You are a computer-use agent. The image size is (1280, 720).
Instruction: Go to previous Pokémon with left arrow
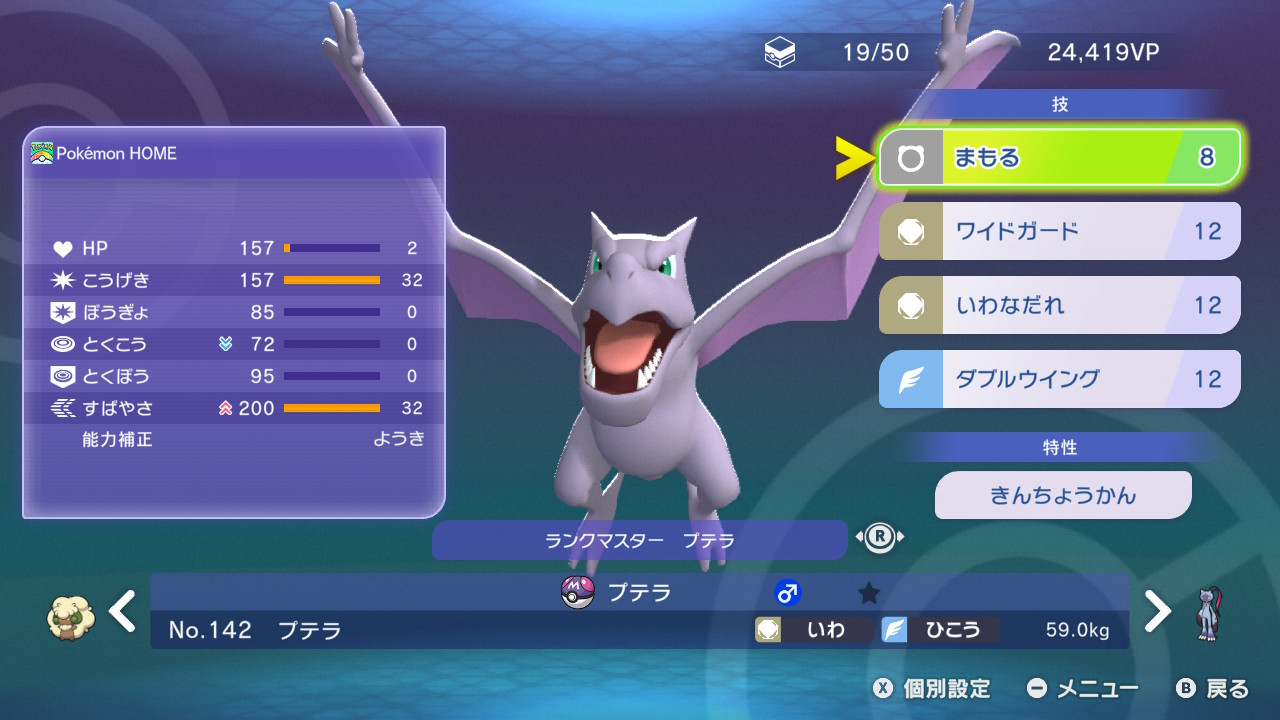point(123,610)
